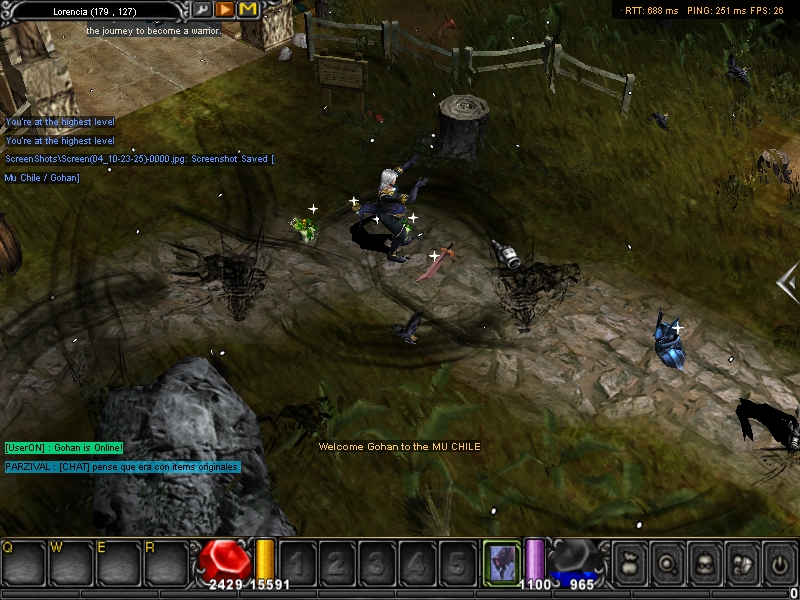
Task: Choose skill slot number 2
Action: pyautogui.click(x=338, y=563)
